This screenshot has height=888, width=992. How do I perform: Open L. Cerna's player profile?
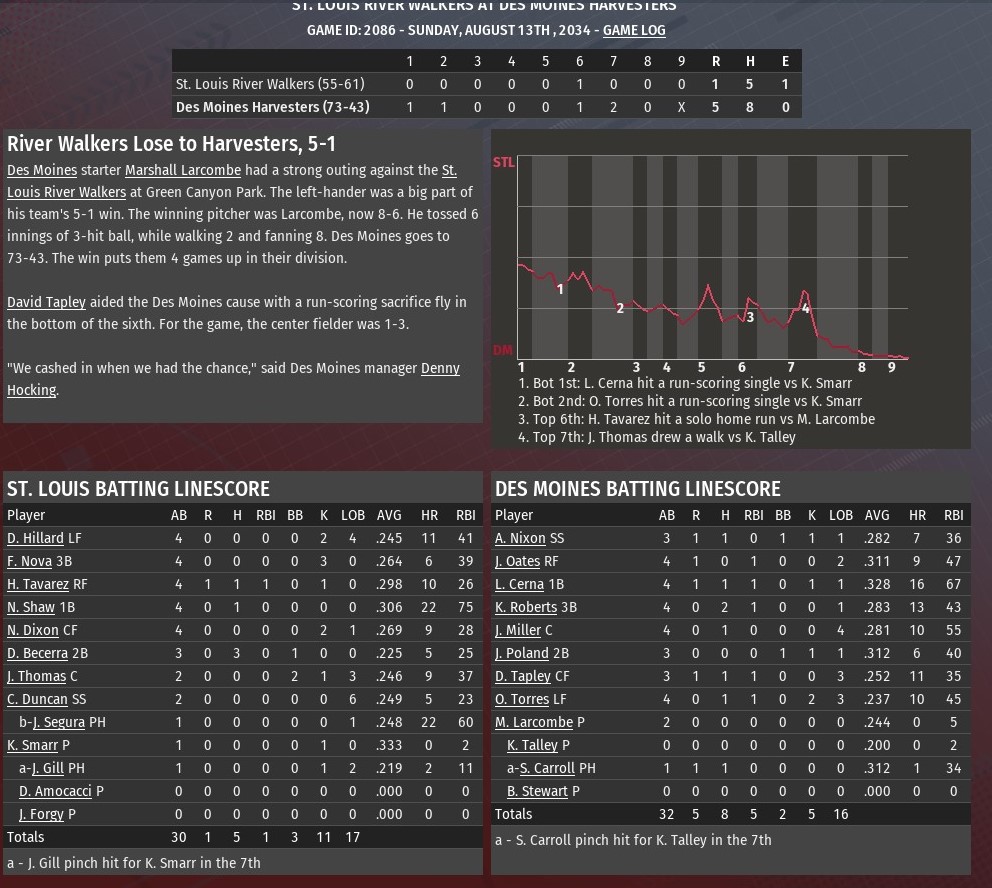tap(519, 584)
